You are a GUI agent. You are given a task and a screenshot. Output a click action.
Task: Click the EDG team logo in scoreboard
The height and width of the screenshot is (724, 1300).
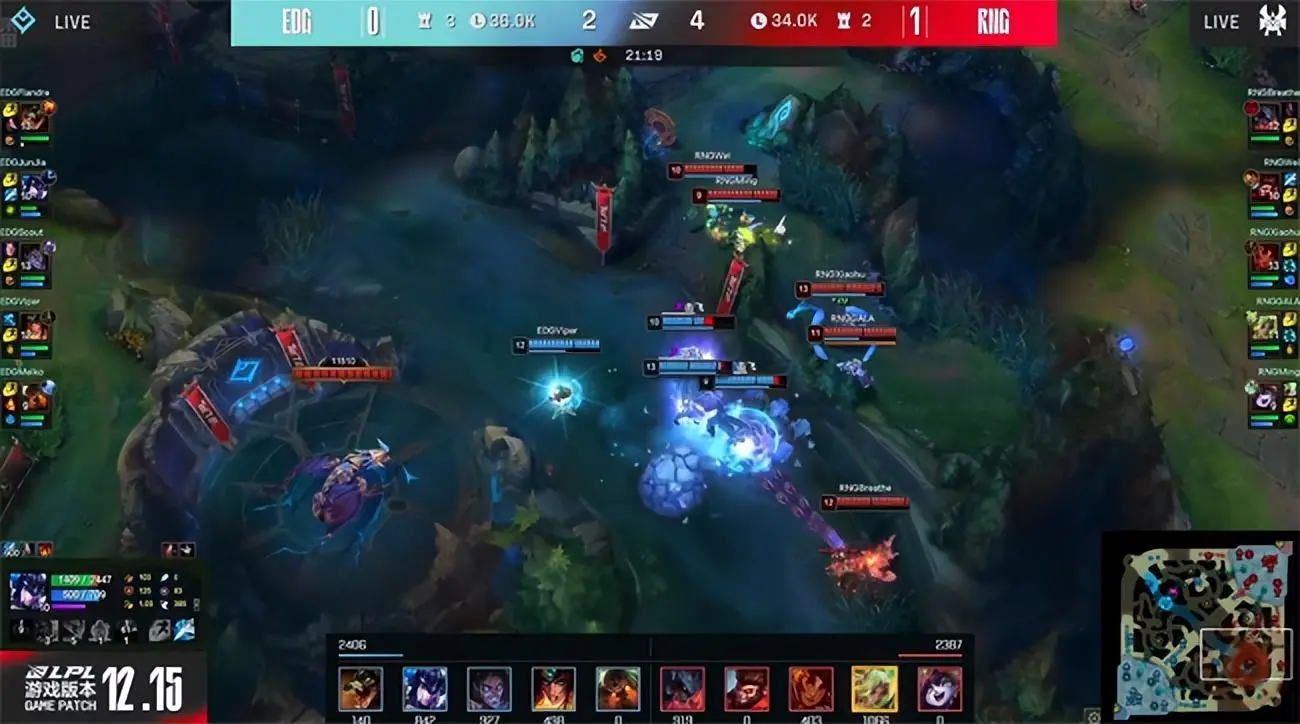(x=295, y=19)
